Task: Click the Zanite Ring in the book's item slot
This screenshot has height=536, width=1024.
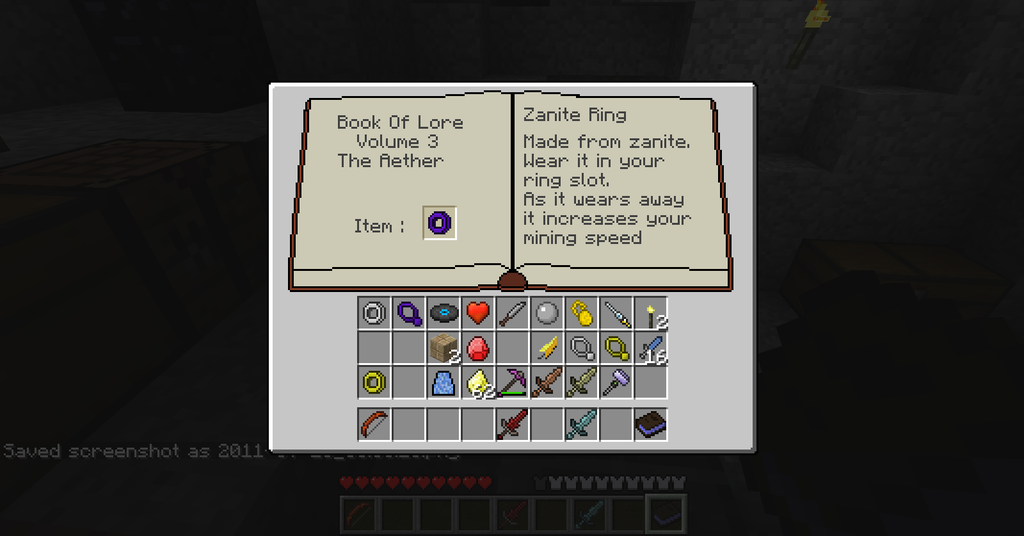Action: tap(440, 223)
